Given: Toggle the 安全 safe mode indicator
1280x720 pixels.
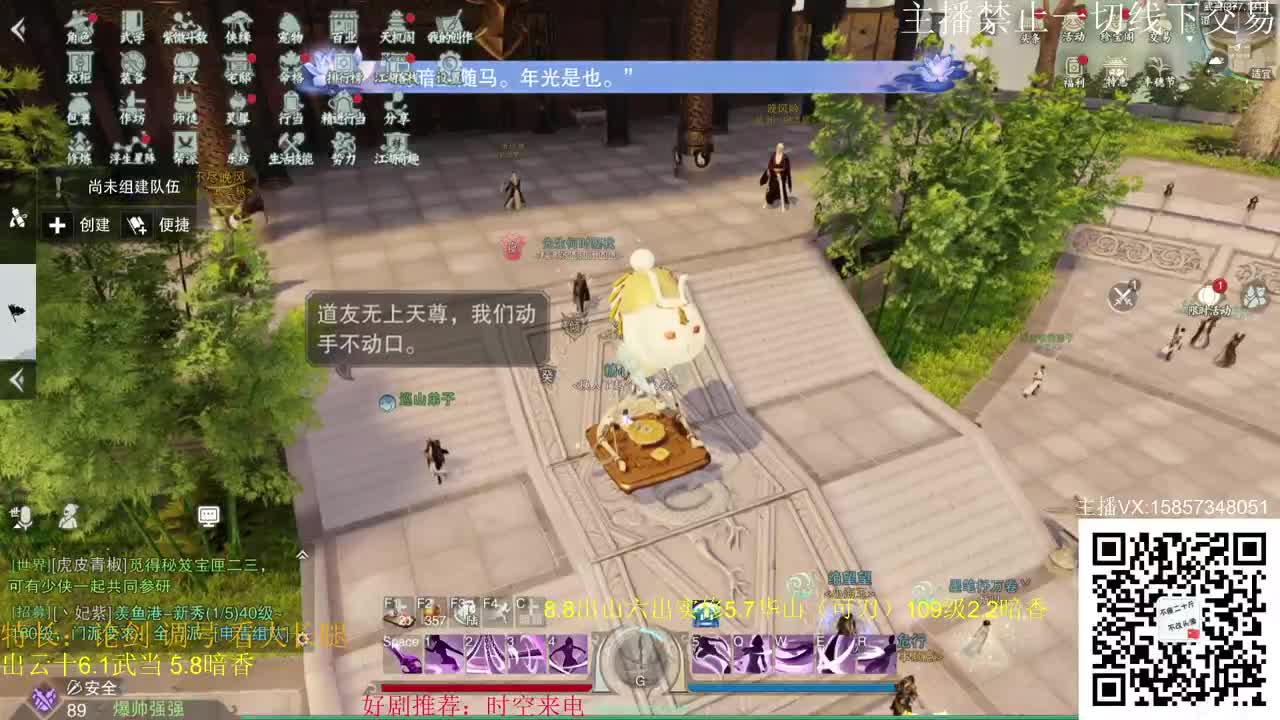Looking at the screenshot, I should pos(90,688).
